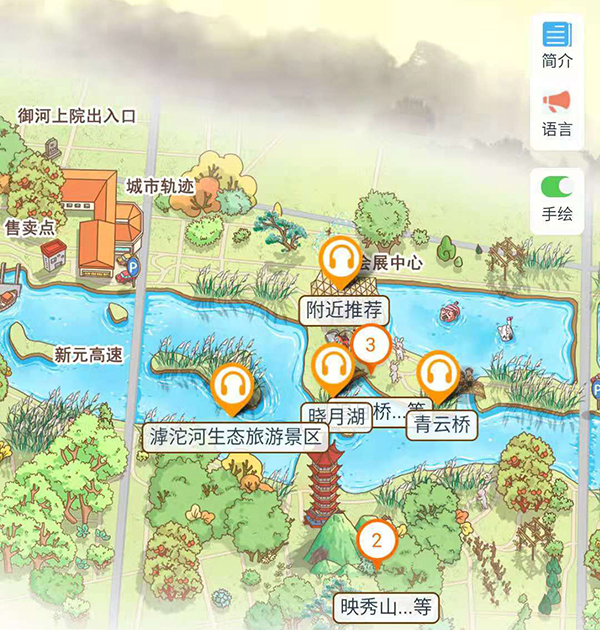
Task: Select the headphone marker above 附近推荐
Action: (x=343, y=260)
